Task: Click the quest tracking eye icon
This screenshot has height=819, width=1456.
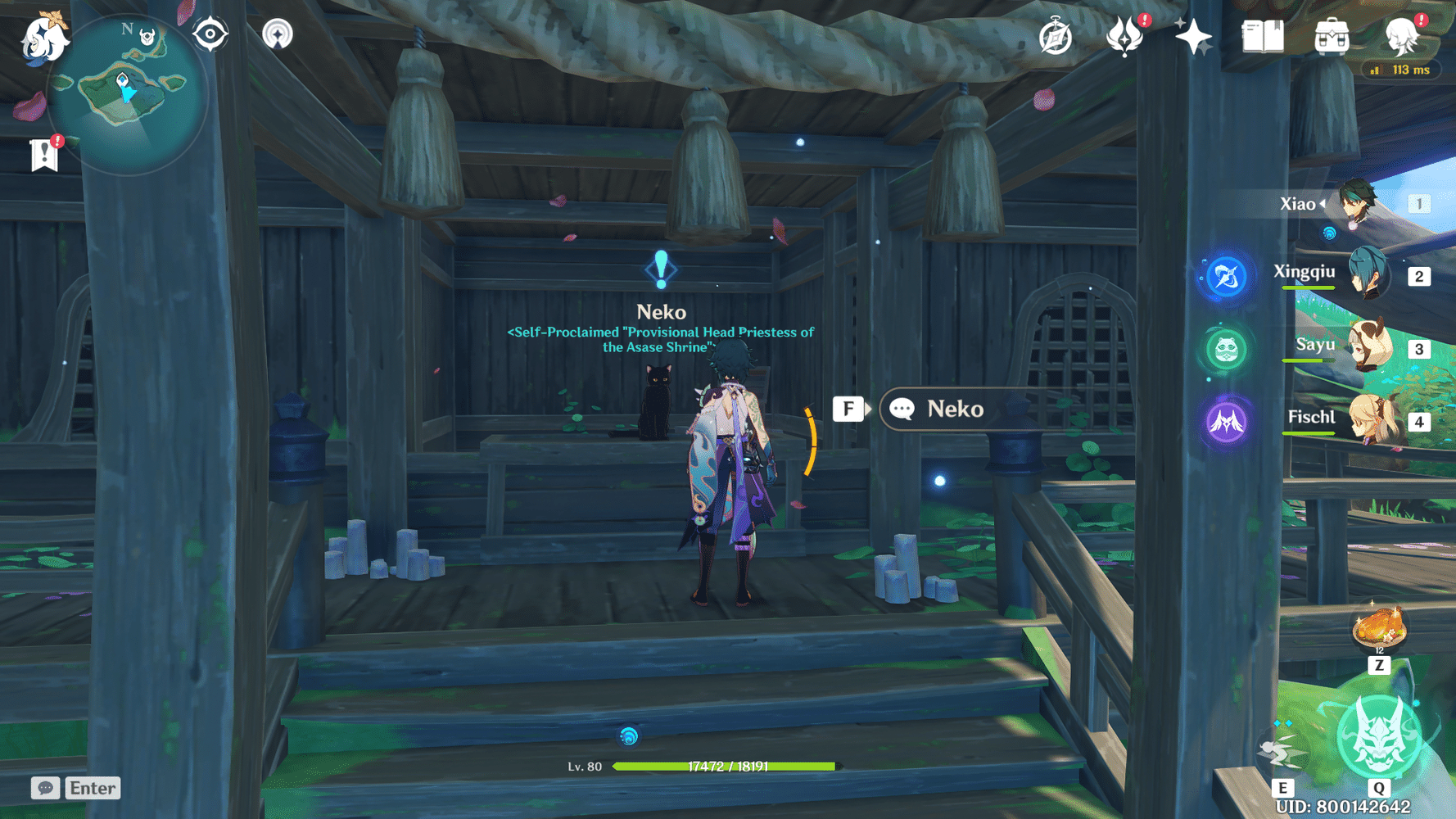Action: [210, 33]
